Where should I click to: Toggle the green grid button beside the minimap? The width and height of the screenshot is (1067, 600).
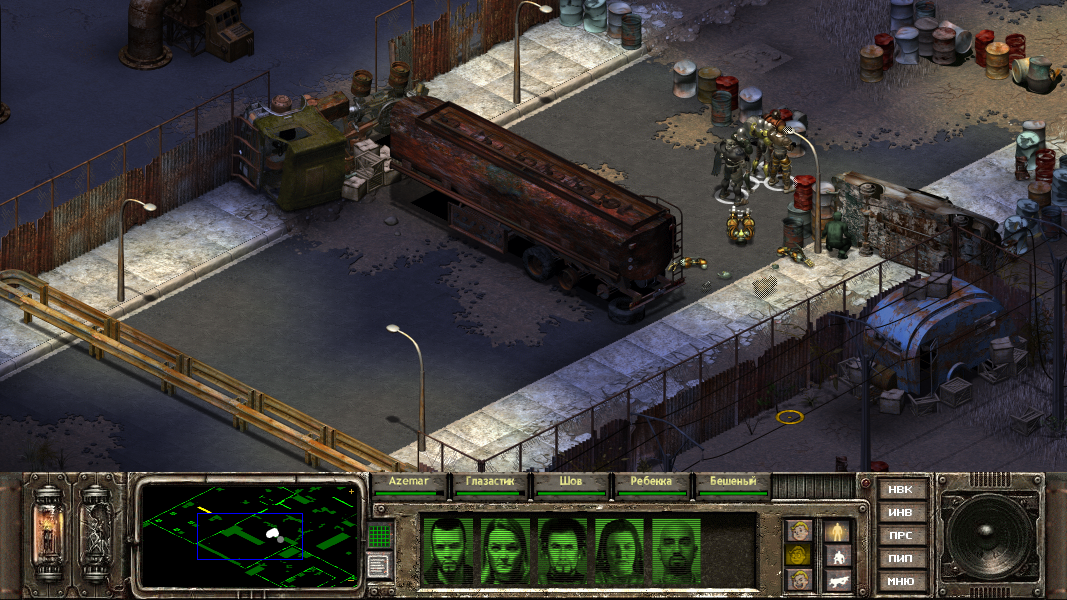(x=378, y=535)
